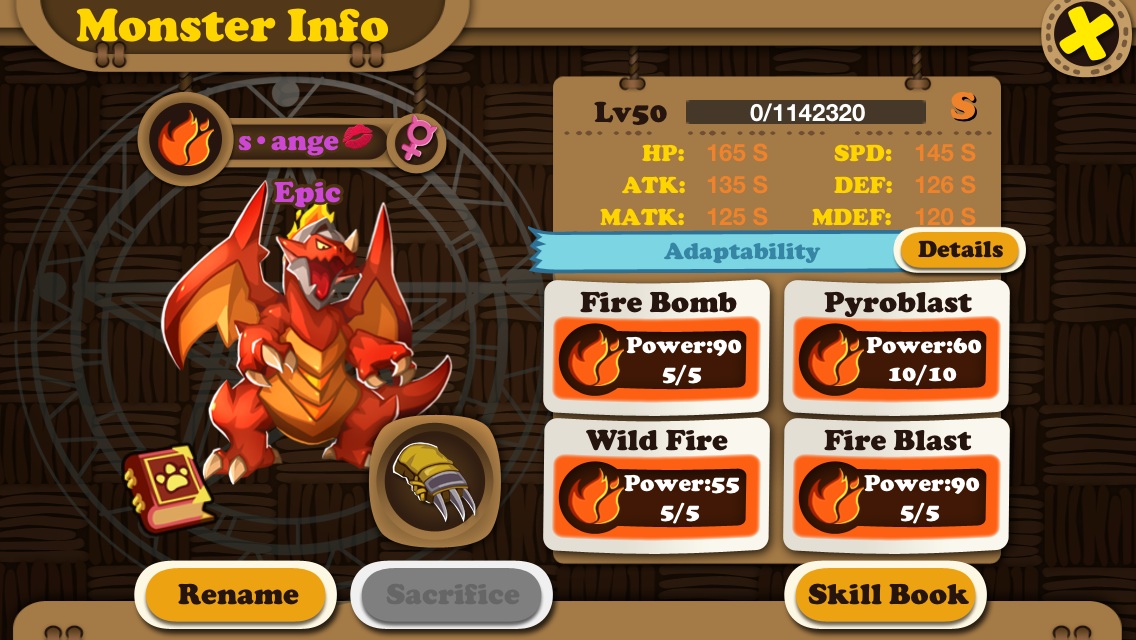Select the Pyroblast skill
1136x640 pixels.
pyautogui.click(x=896, y=346)
